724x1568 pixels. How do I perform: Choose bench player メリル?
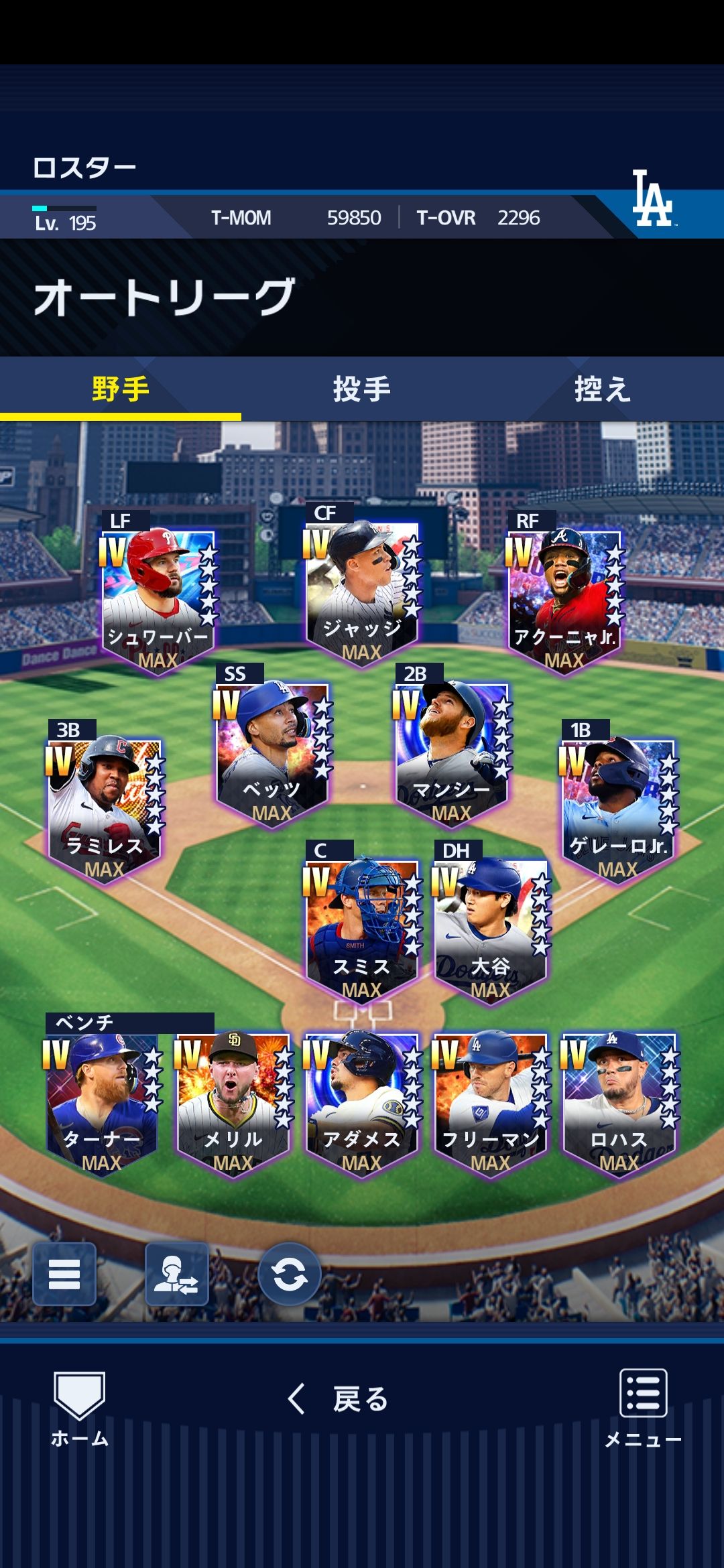coord(233,1102)
